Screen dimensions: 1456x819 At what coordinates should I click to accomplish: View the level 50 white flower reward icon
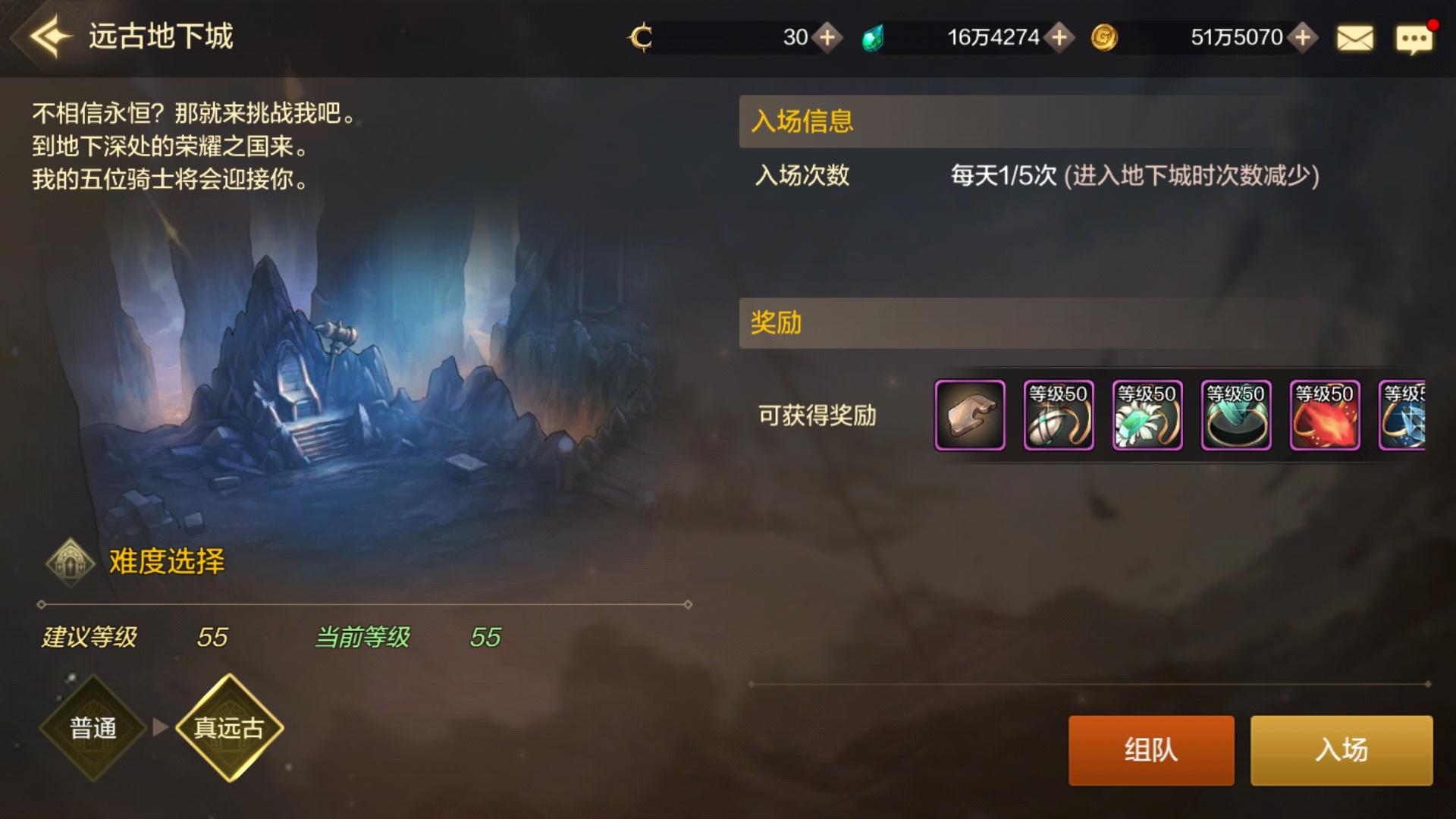(x=1147, y=416)
